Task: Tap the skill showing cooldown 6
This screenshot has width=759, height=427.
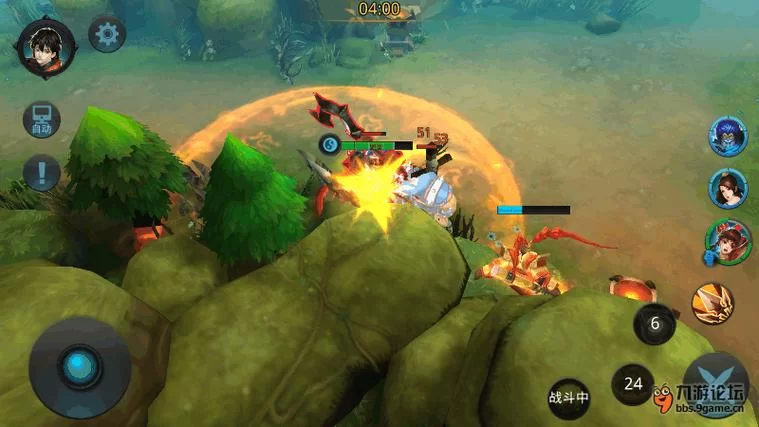Action: coord(656,324)
